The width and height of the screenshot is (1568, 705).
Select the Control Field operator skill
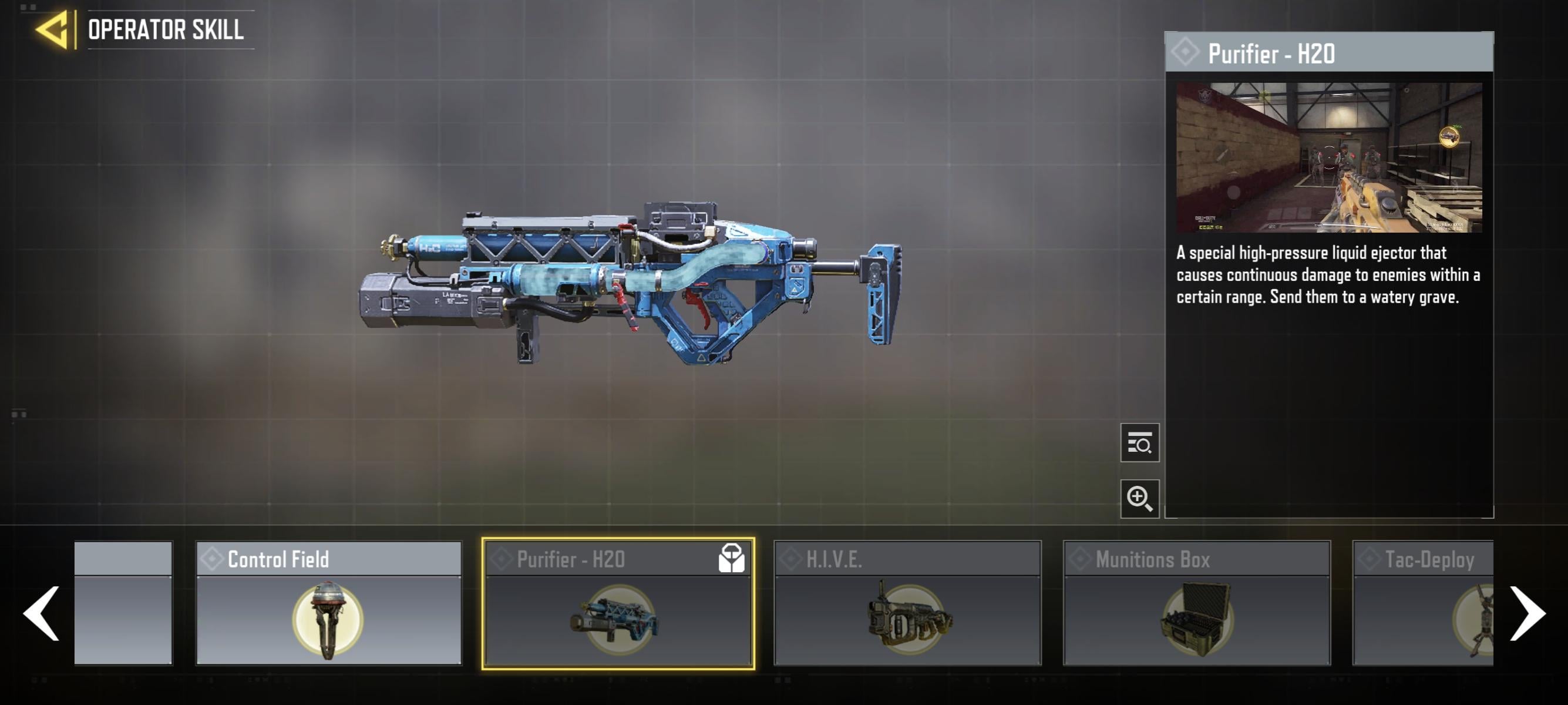pos(329,603)
